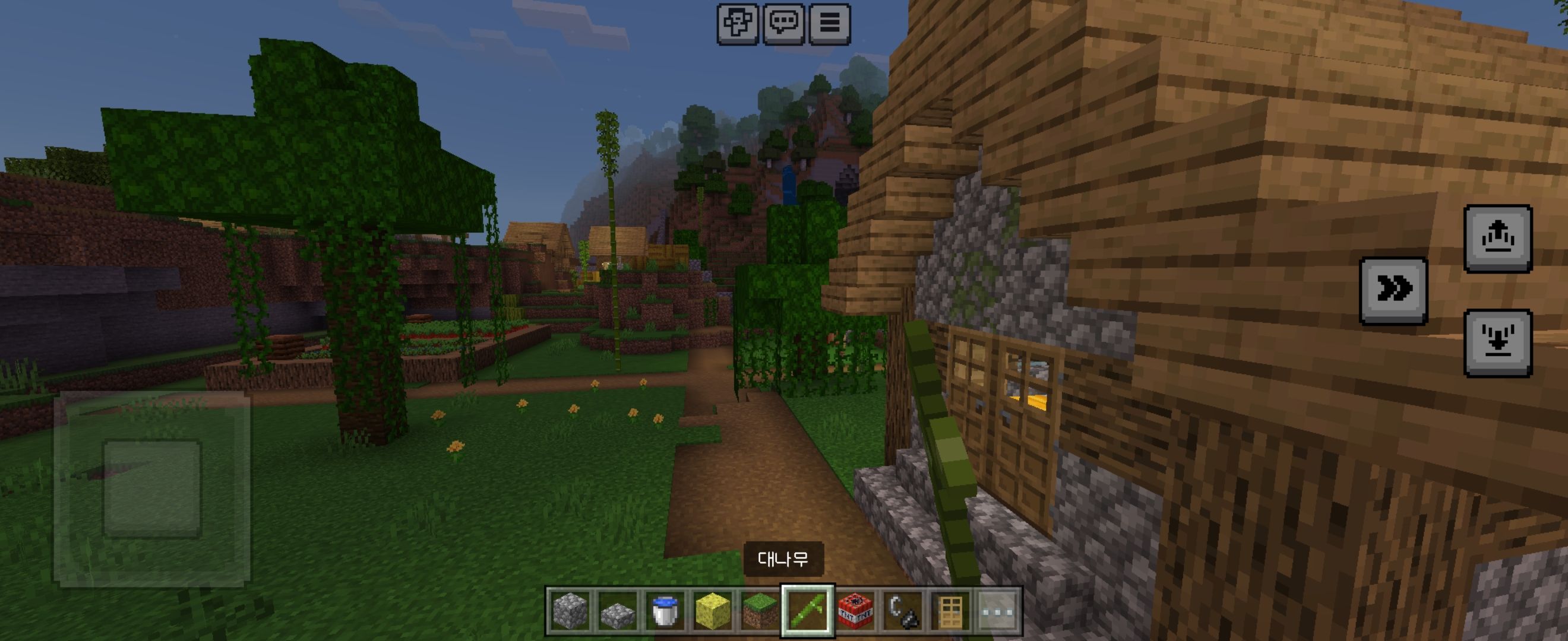Select the wooden door slot
Image resolution: width=1568 pixels, height=641 pixels.
[x=950, y=610]
